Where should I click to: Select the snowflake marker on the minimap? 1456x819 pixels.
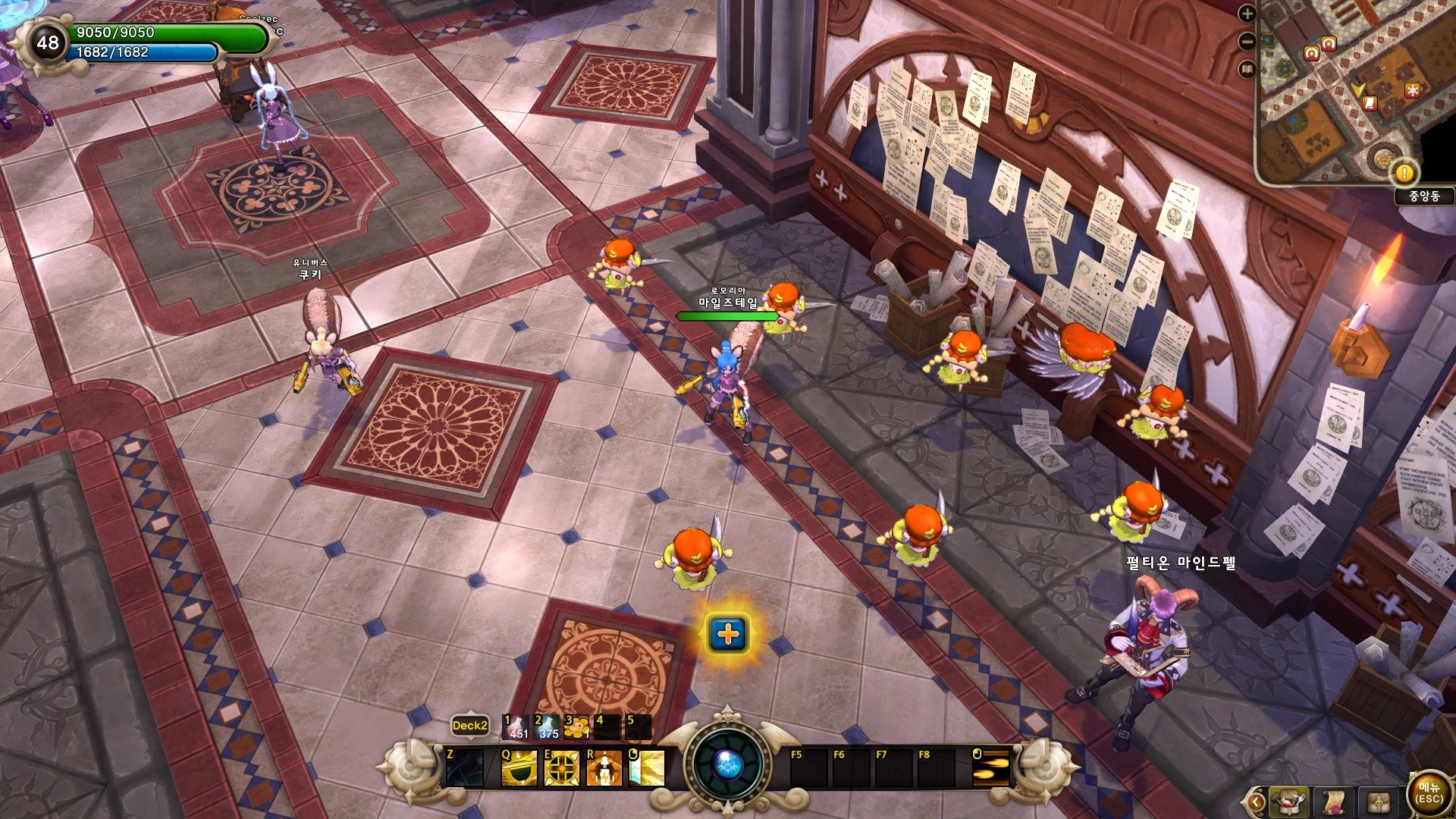[x=1412, y=90]
